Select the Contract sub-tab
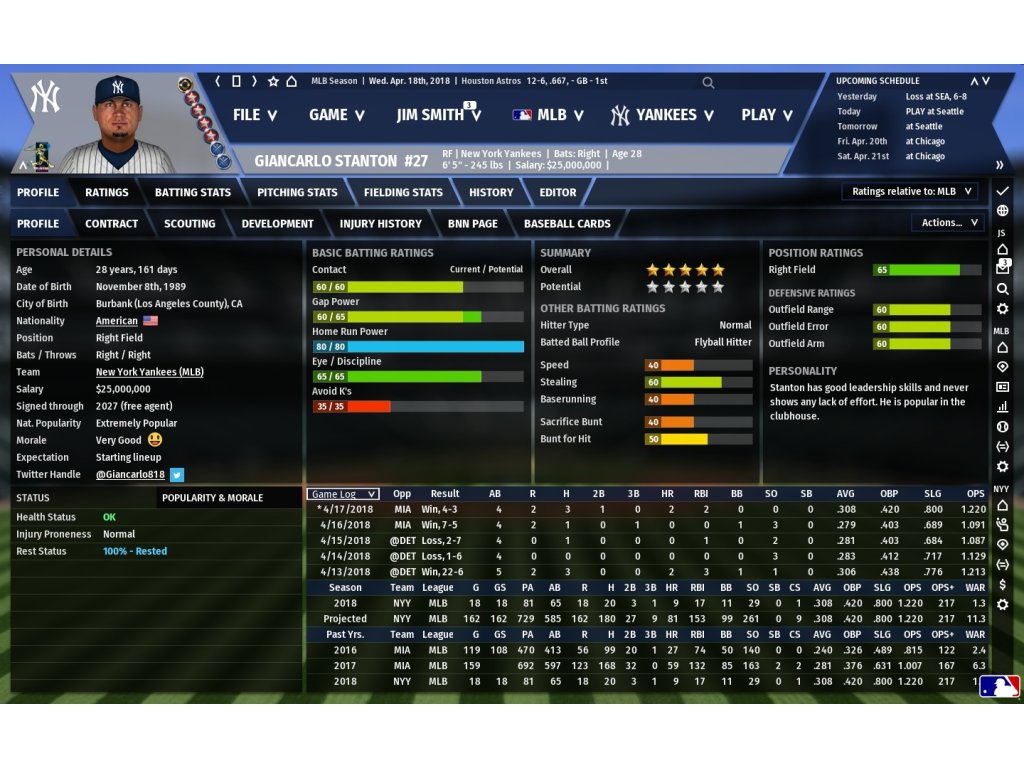The height and width of the screenshot is (768, 1024). click(x=112, y=223)
